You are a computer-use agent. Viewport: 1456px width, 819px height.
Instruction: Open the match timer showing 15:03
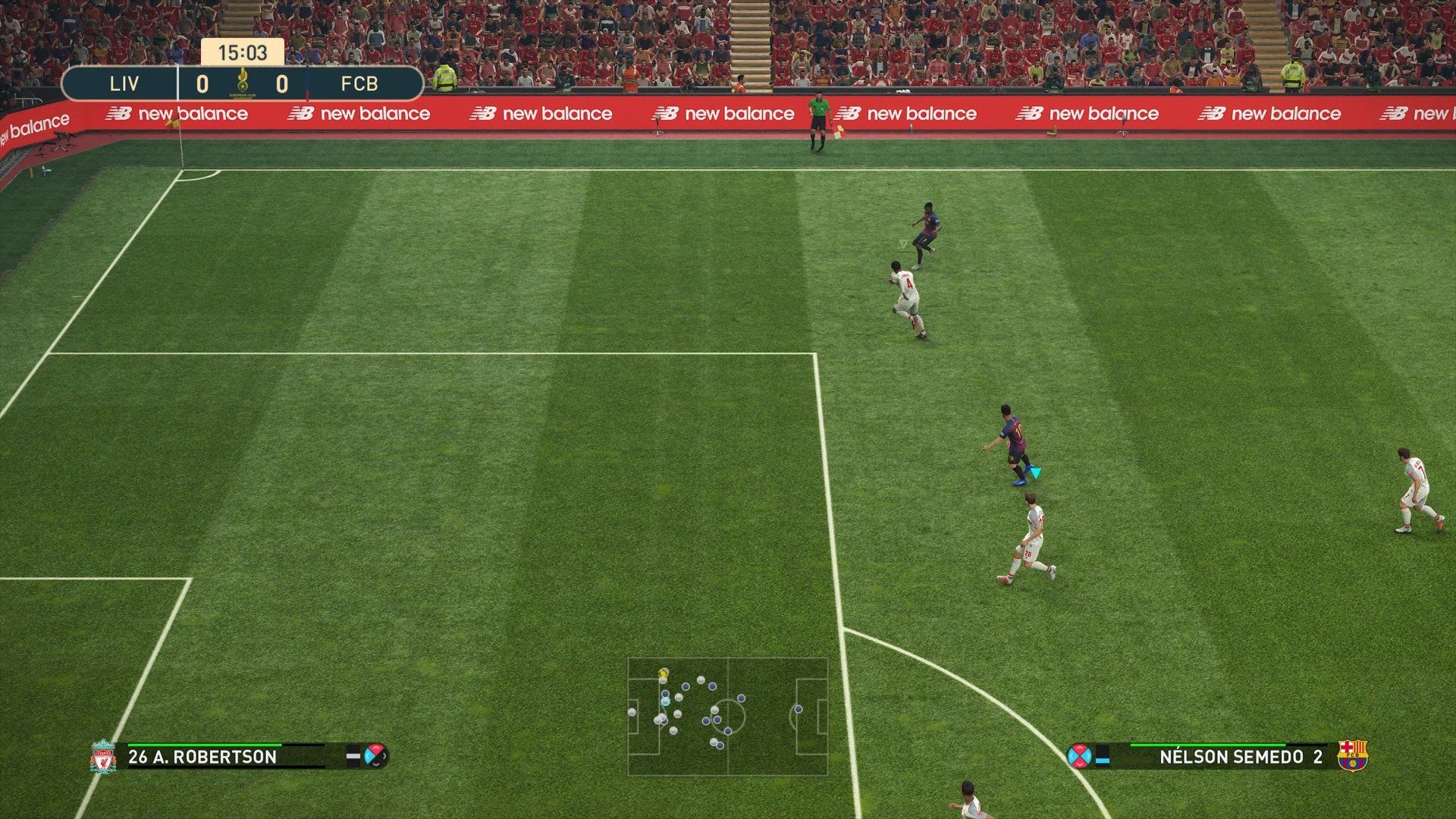241,53
